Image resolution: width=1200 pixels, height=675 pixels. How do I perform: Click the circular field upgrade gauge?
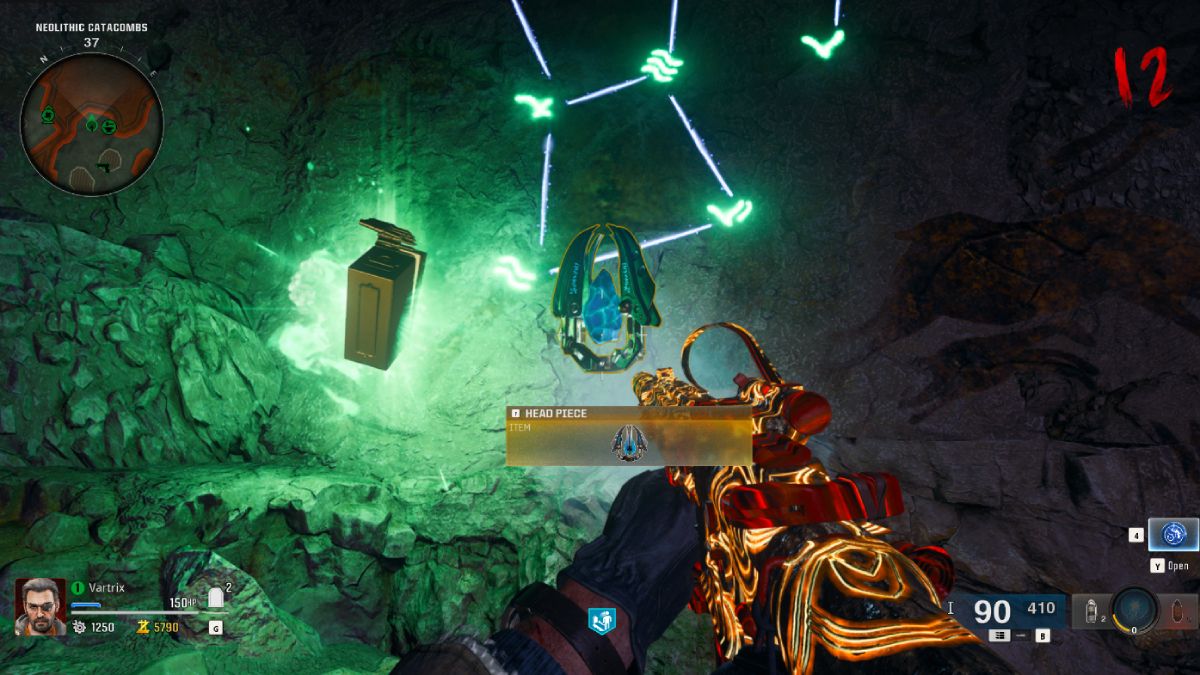pyautogui.click(x=1133, y=609)
